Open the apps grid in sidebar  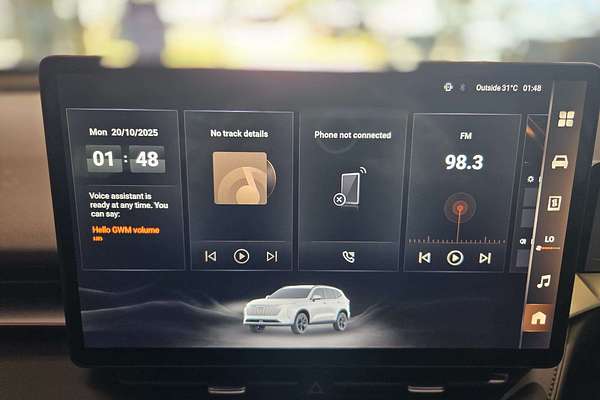pyautogui.click(x=565, y=119)
